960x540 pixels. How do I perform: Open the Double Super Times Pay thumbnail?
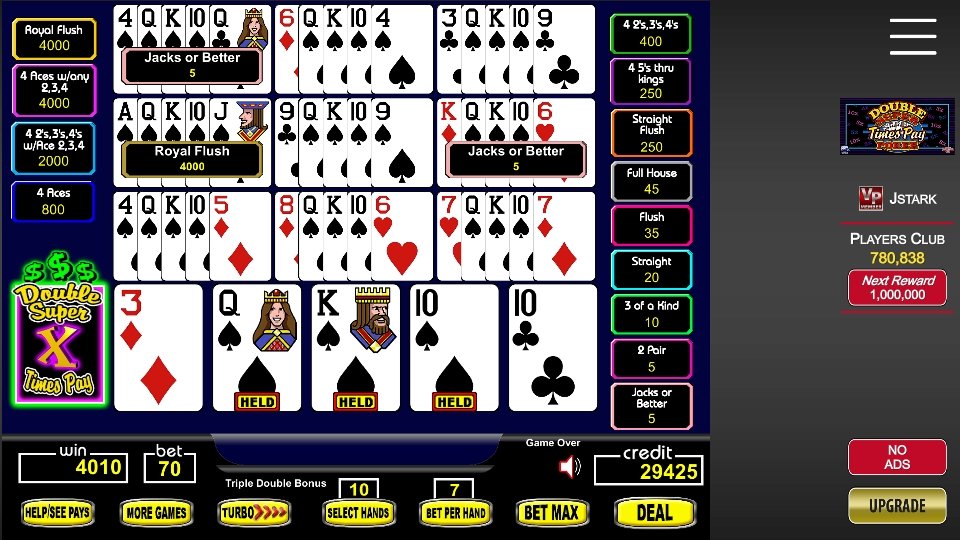pos(883,126)
